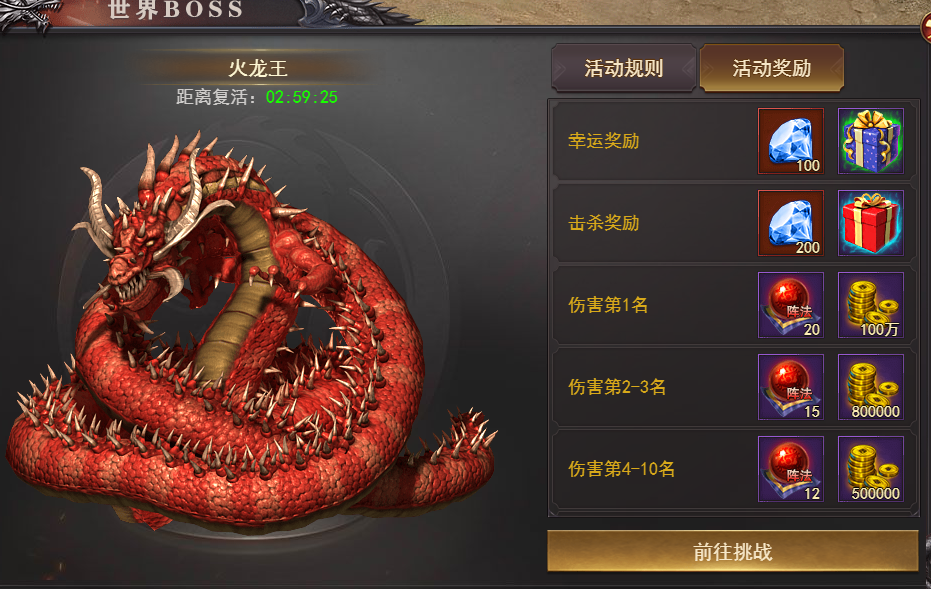Select the 阵法 orb with quantity 20
Screen dimensions: 931x589
[x=791, y=305]
